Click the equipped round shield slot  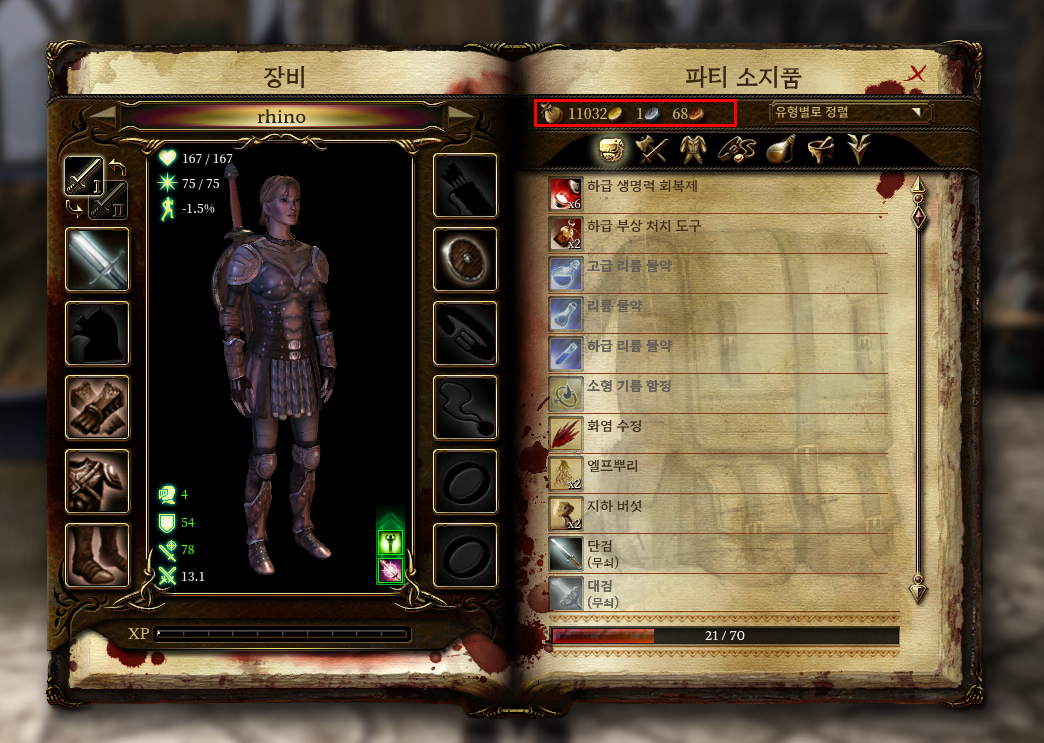(465, 259)
